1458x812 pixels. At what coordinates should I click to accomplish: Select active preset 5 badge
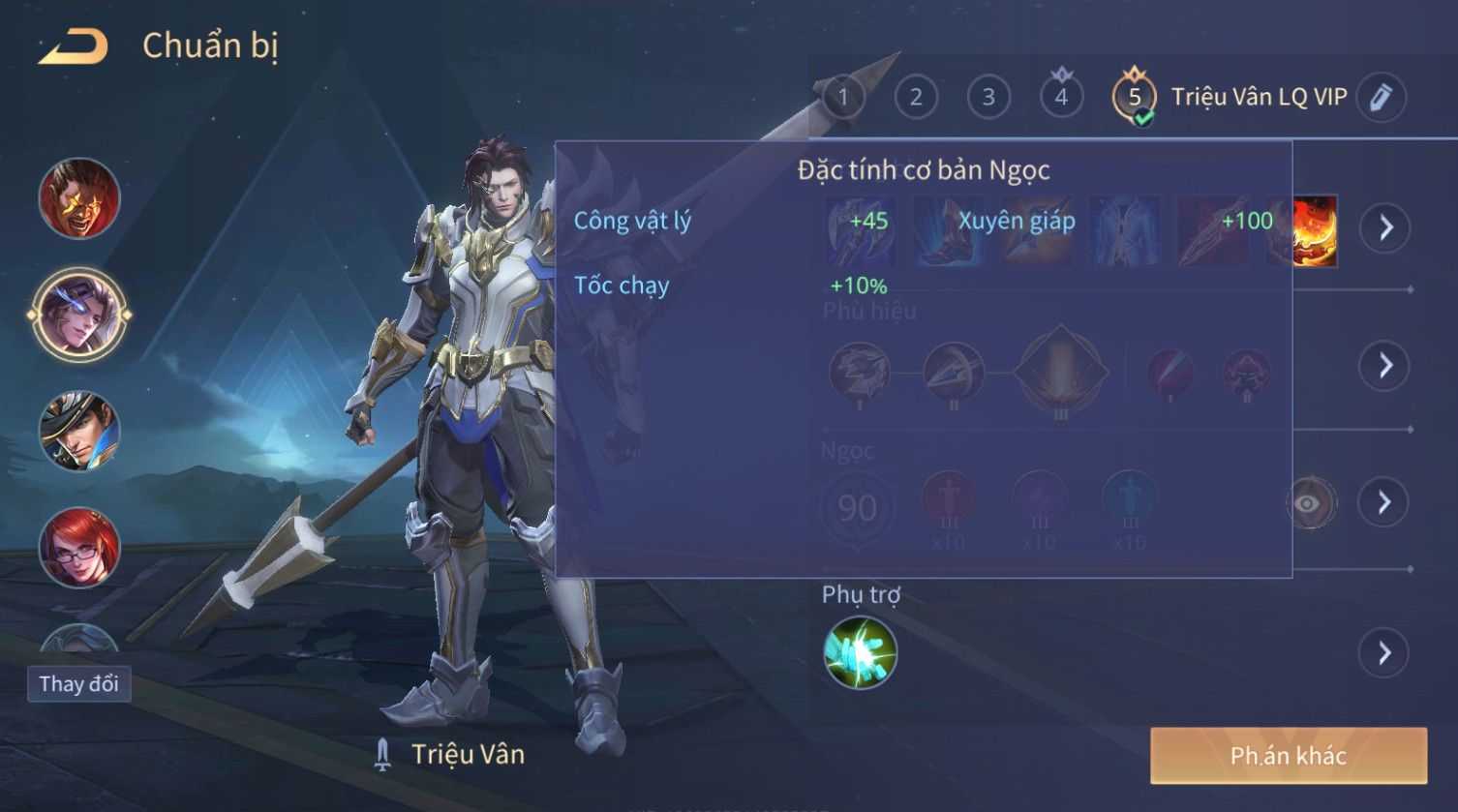click(1135, 97)
